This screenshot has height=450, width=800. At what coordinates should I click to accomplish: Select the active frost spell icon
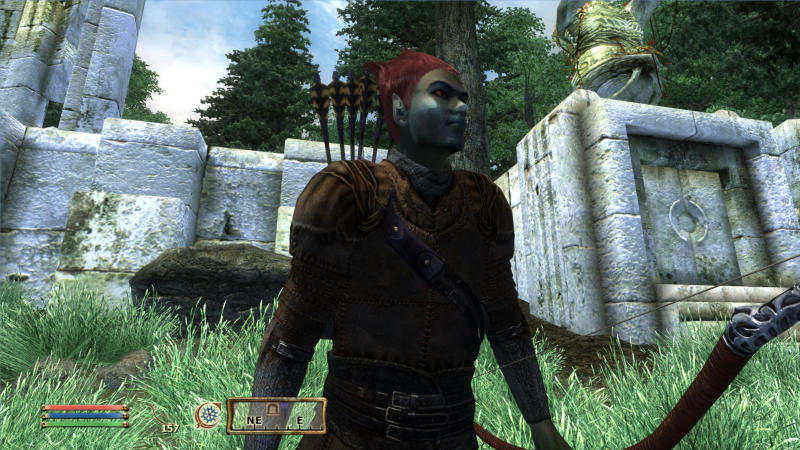point(209,414)
